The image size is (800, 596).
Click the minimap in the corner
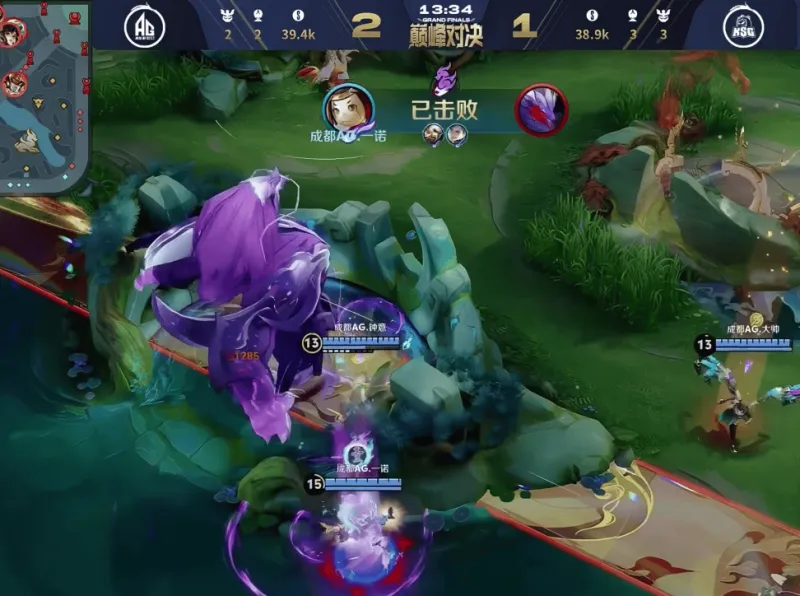pos(45,95)
